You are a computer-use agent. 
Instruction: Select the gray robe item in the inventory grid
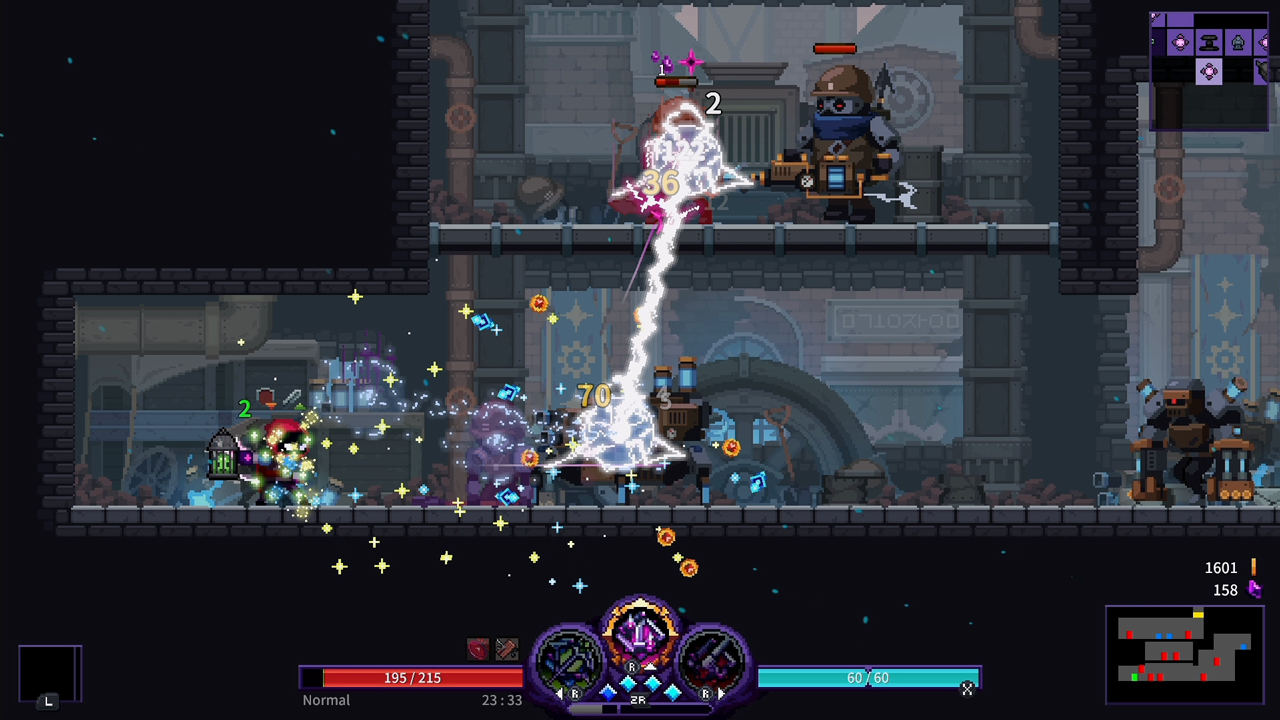[x=1238, y=43]
